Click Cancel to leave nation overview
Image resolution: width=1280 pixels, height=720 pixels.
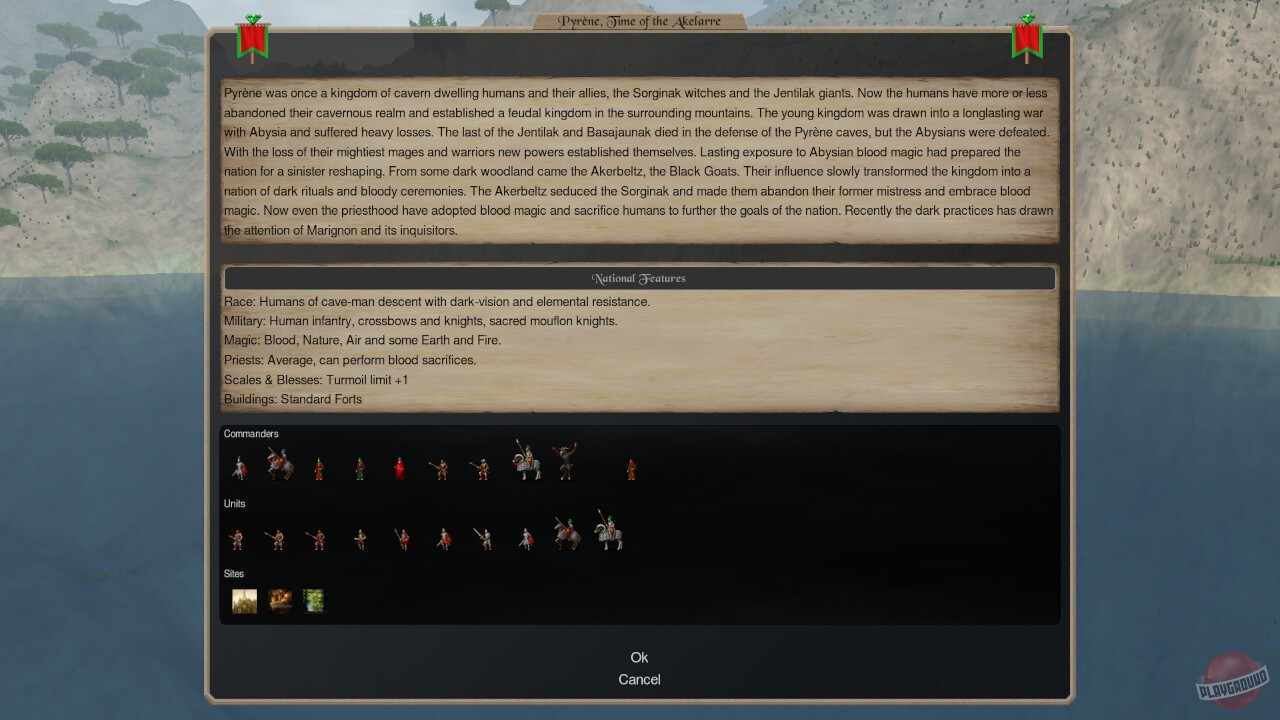tap(639, 679)
